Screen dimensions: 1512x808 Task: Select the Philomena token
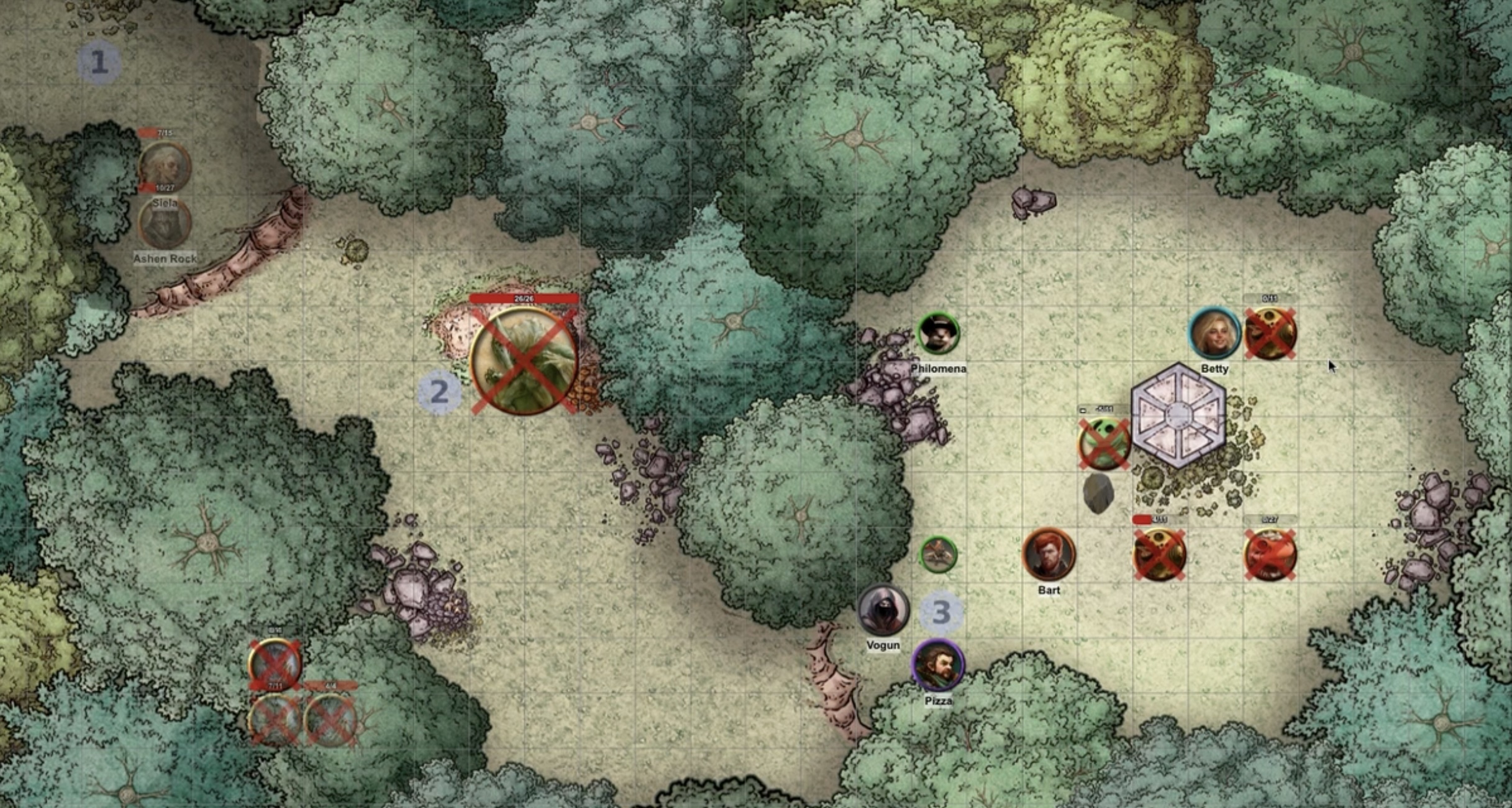click(938, 334)
